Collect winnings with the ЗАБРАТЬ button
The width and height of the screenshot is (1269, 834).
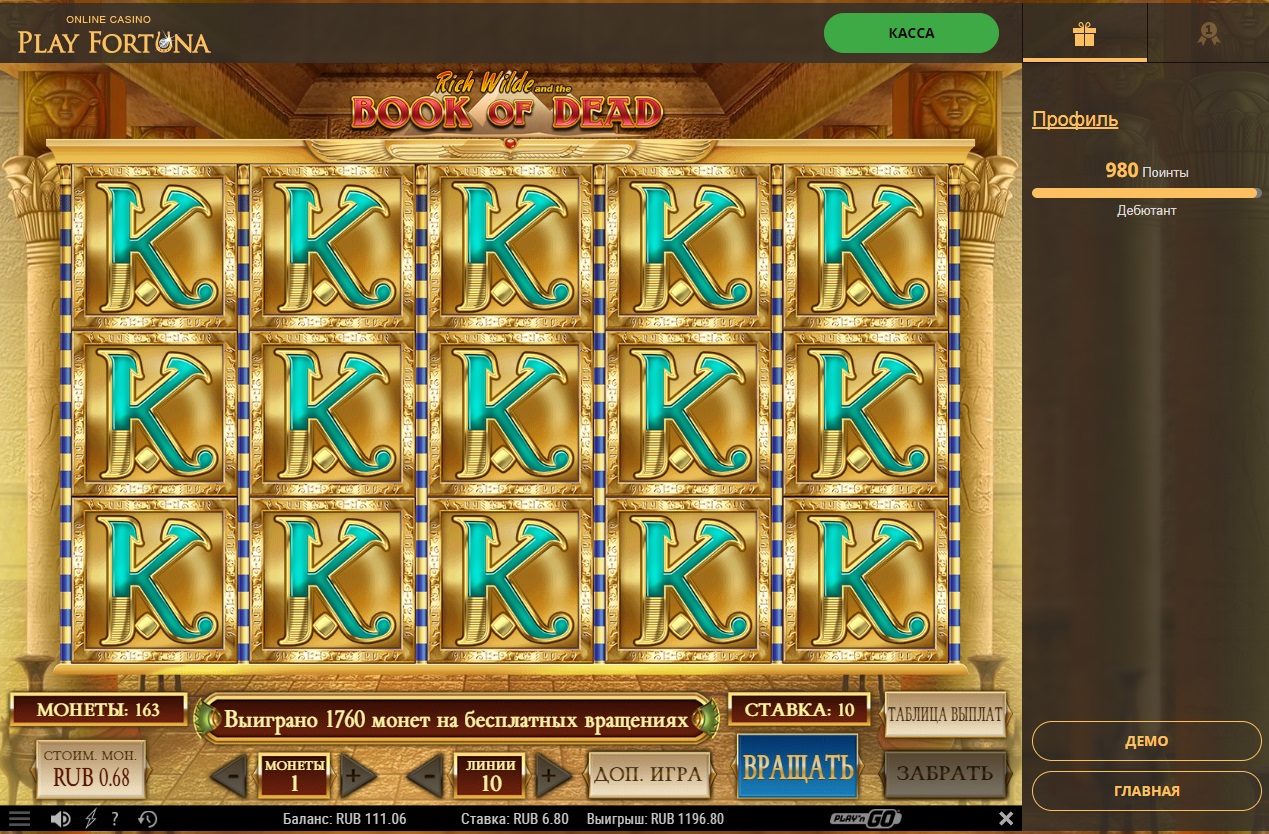pos(944,773)
